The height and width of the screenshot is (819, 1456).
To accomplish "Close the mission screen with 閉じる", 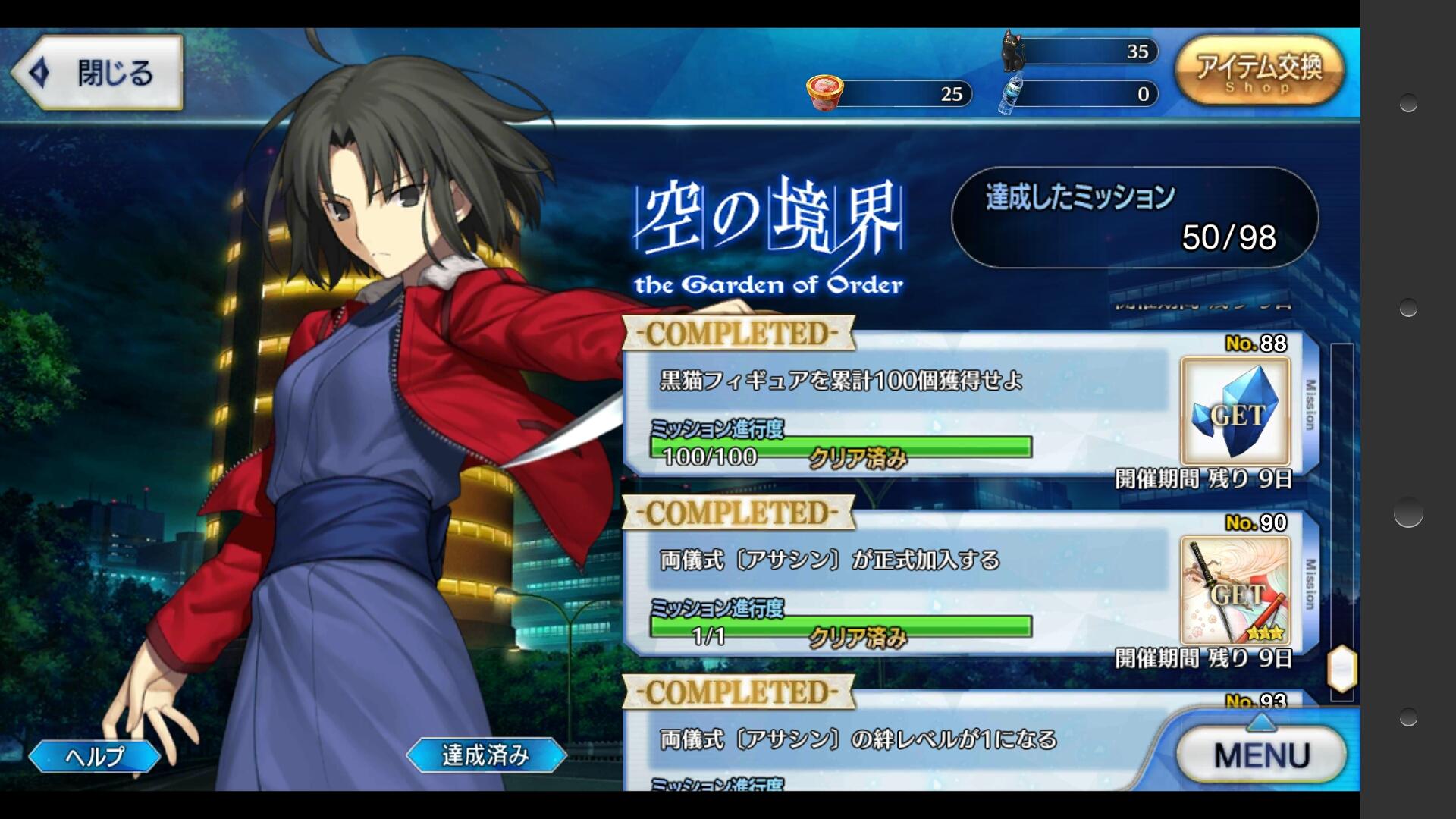I will tap(97, 73).
